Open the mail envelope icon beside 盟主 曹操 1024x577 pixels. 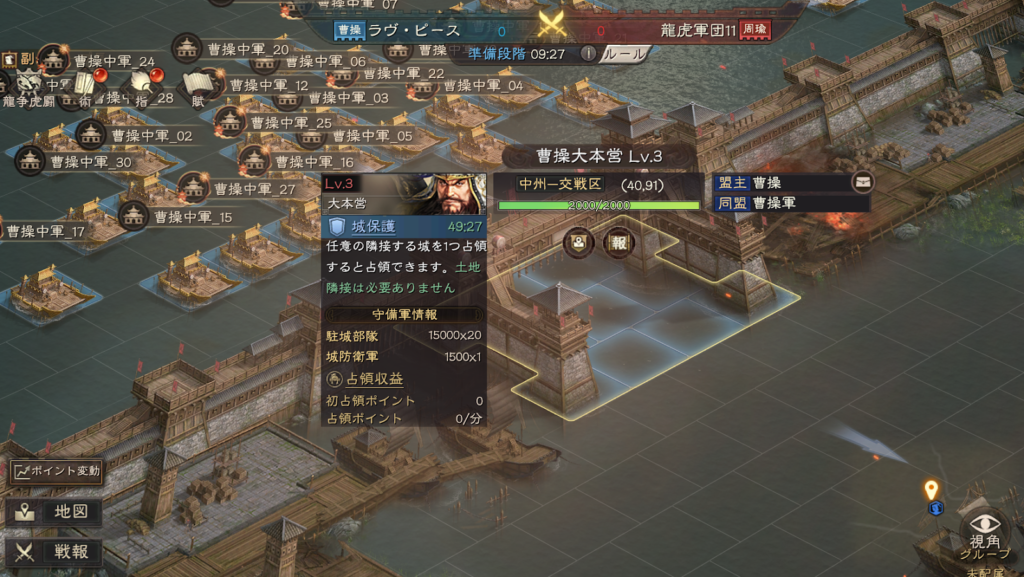(862, 183)
